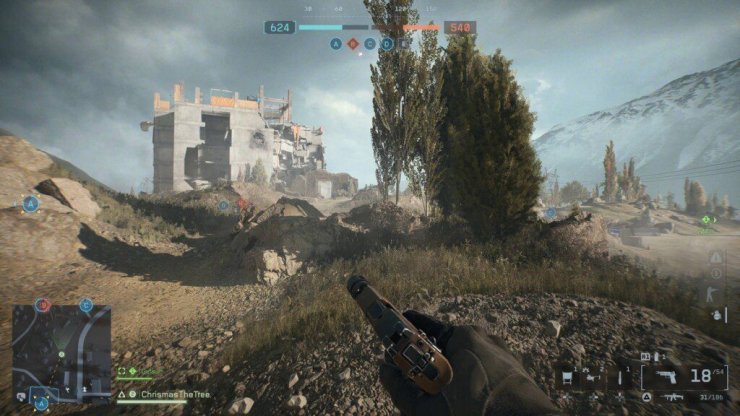Select the launcher gadget slot
740x416 pixels.
click(593, 378)
